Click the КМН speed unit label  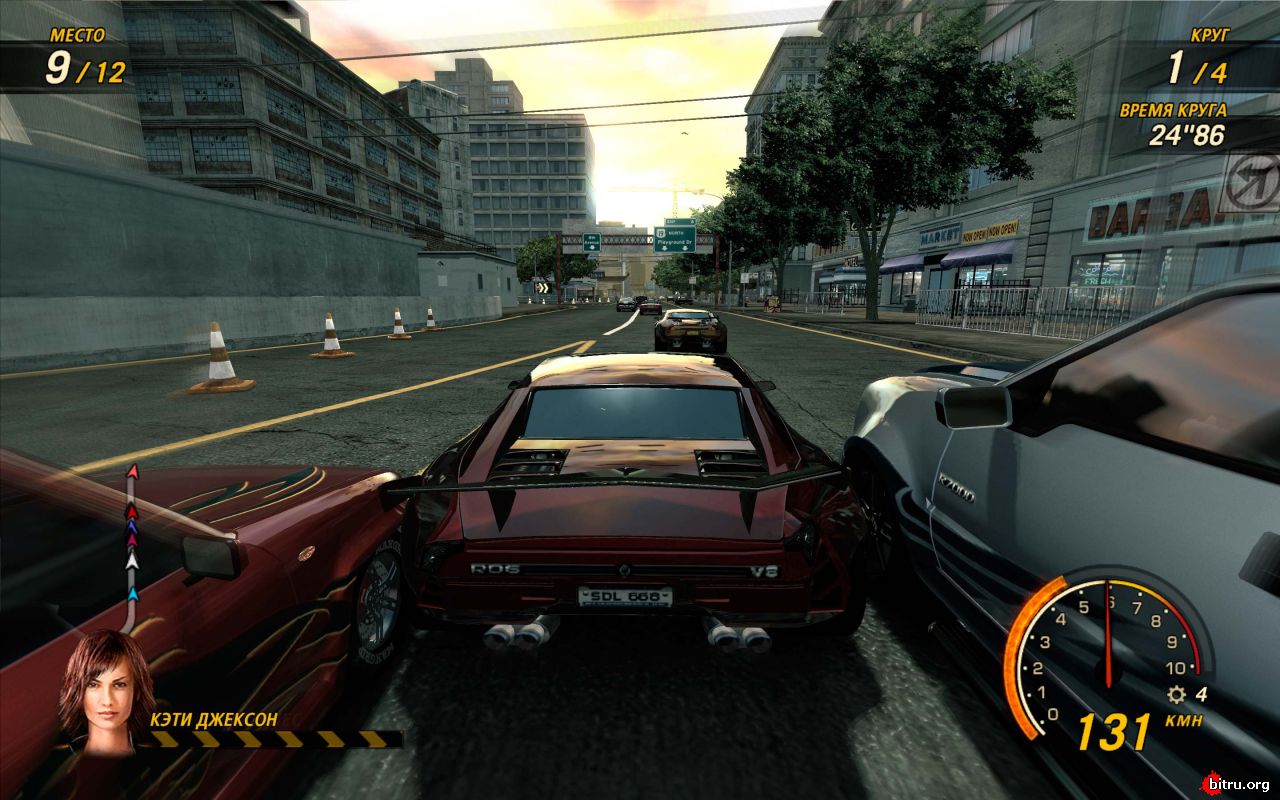1185,720
